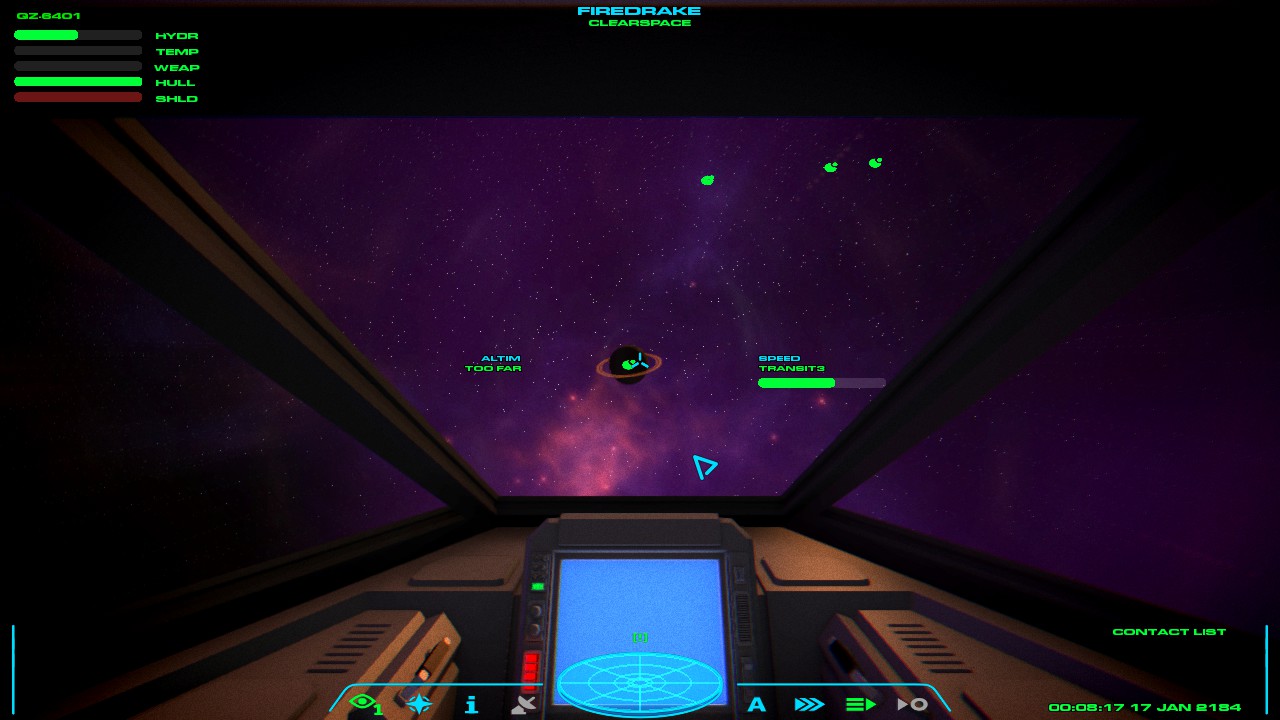1280x720 pixels.
Task: Click the circular radar scope
Action: coord(640,682)
